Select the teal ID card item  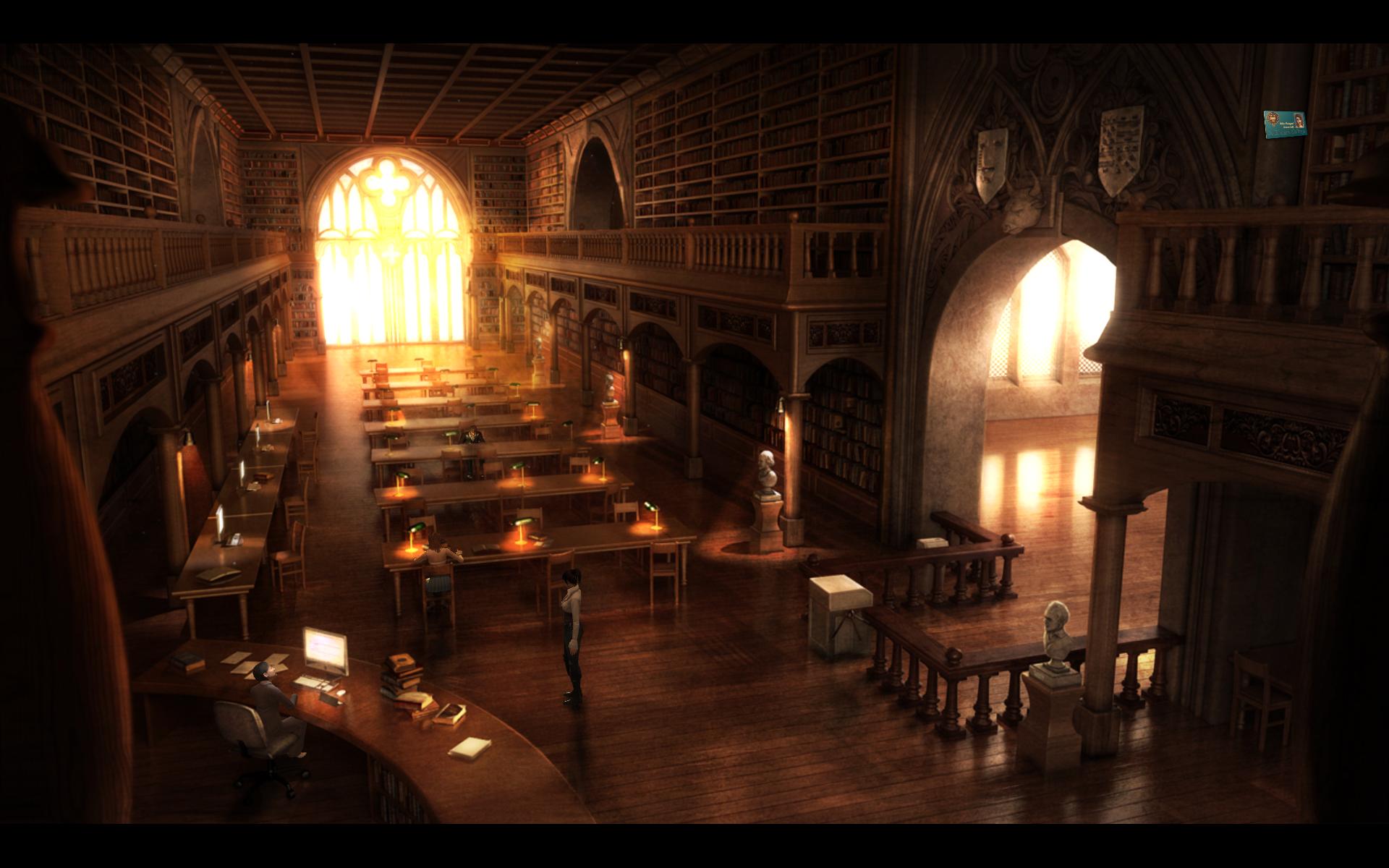coord(1286,124)
